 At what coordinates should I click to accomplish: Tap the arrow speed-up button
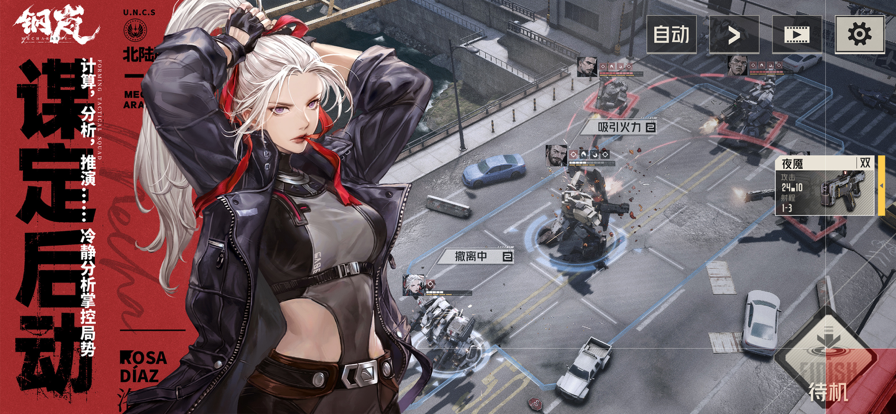(734, 35)
